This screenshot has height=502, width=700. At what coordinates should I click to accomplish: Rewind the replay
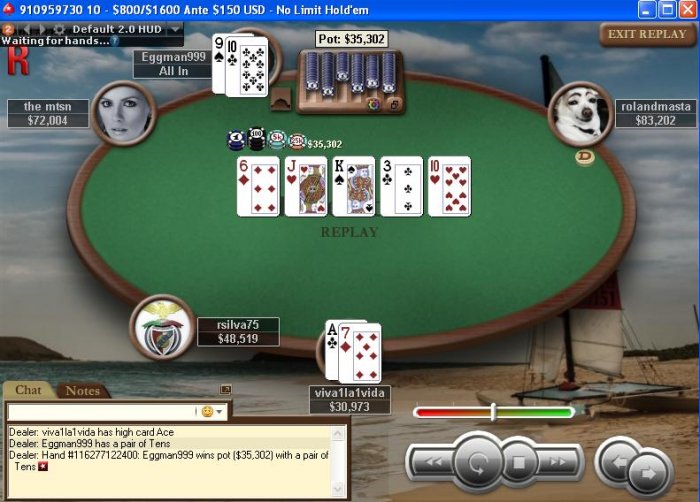pyautogui.click(x=430, y=462)
